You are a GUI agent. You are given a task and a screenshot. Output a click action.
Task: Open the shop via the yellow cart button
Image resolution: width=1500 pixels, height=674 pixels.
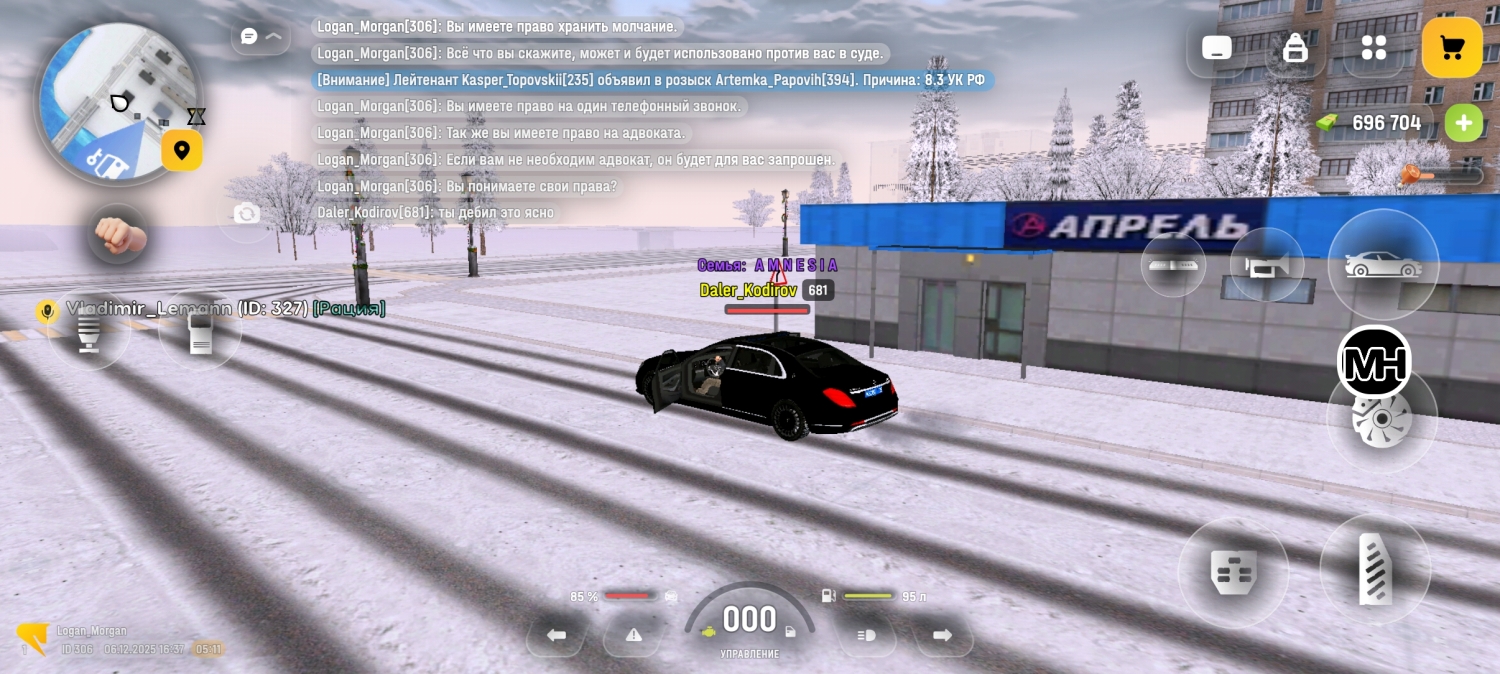(1452, 47)
